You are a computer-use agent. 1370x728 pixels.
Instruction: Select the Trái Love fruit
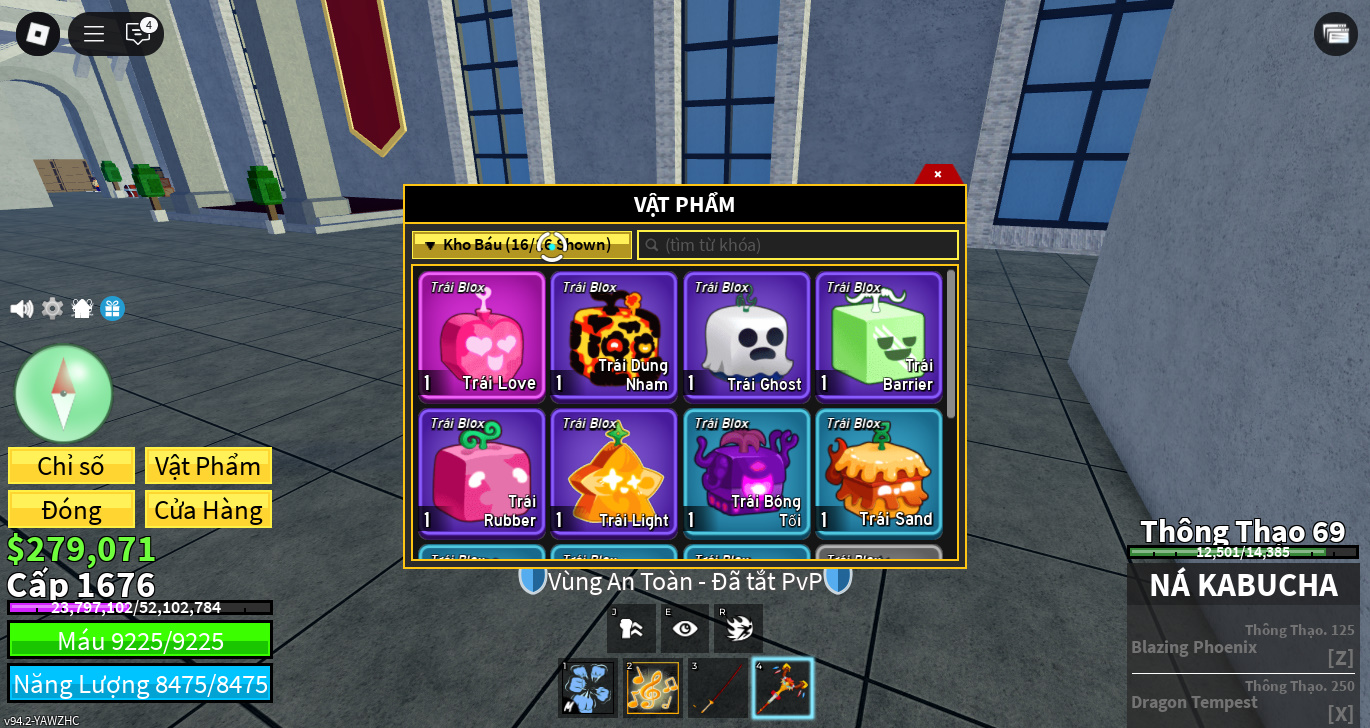coord(482,335)
